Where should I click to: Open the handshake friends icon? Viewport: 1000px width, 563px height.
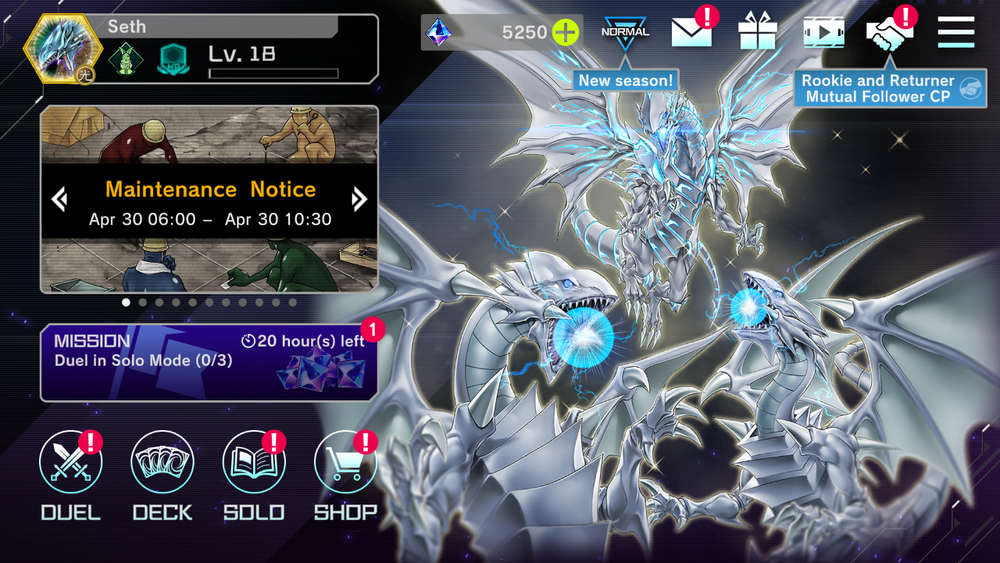(x=889, y=32)
